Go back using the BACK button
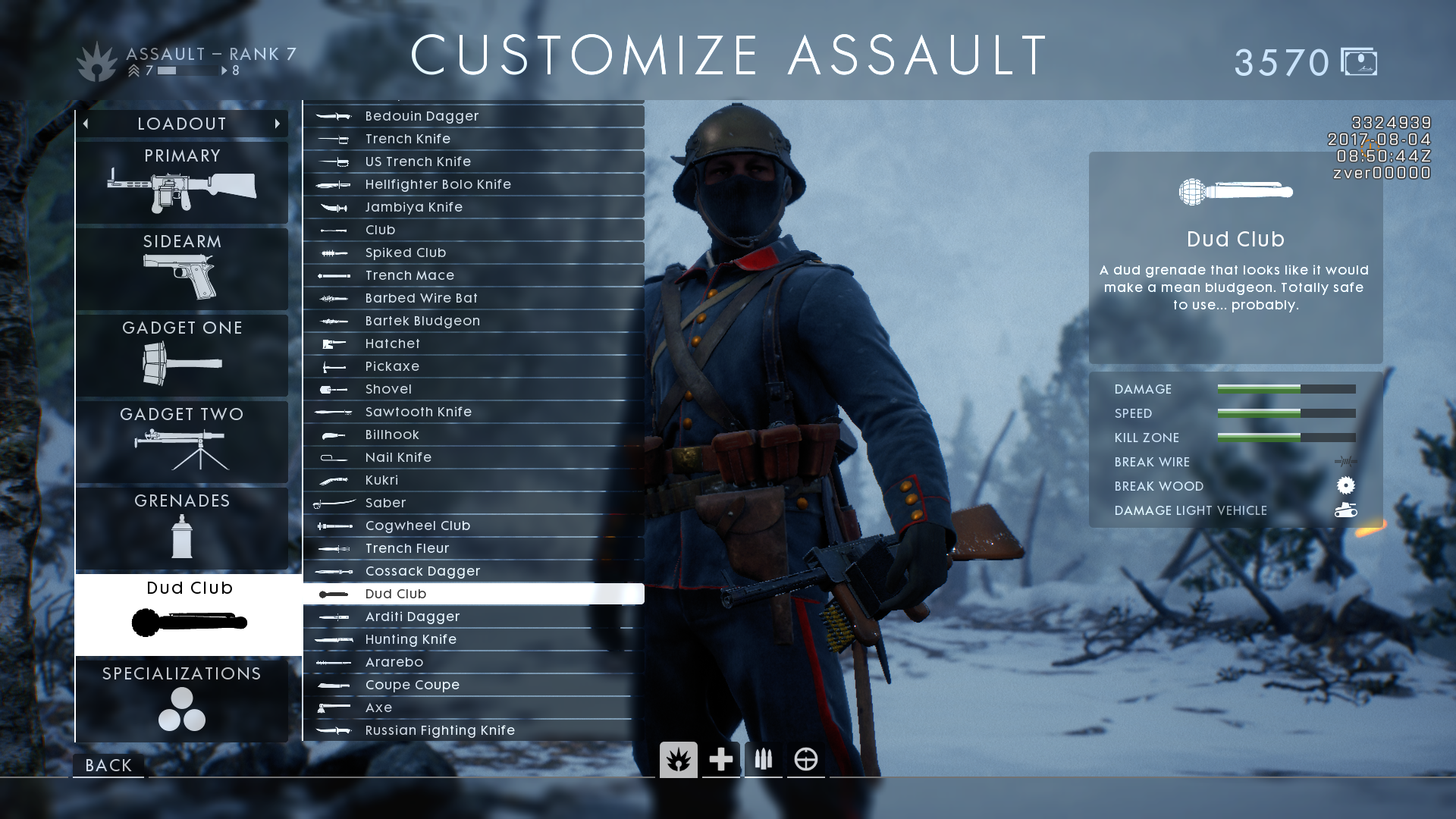Viewport: 1456px width, 819px height. [x=108, y=765]
